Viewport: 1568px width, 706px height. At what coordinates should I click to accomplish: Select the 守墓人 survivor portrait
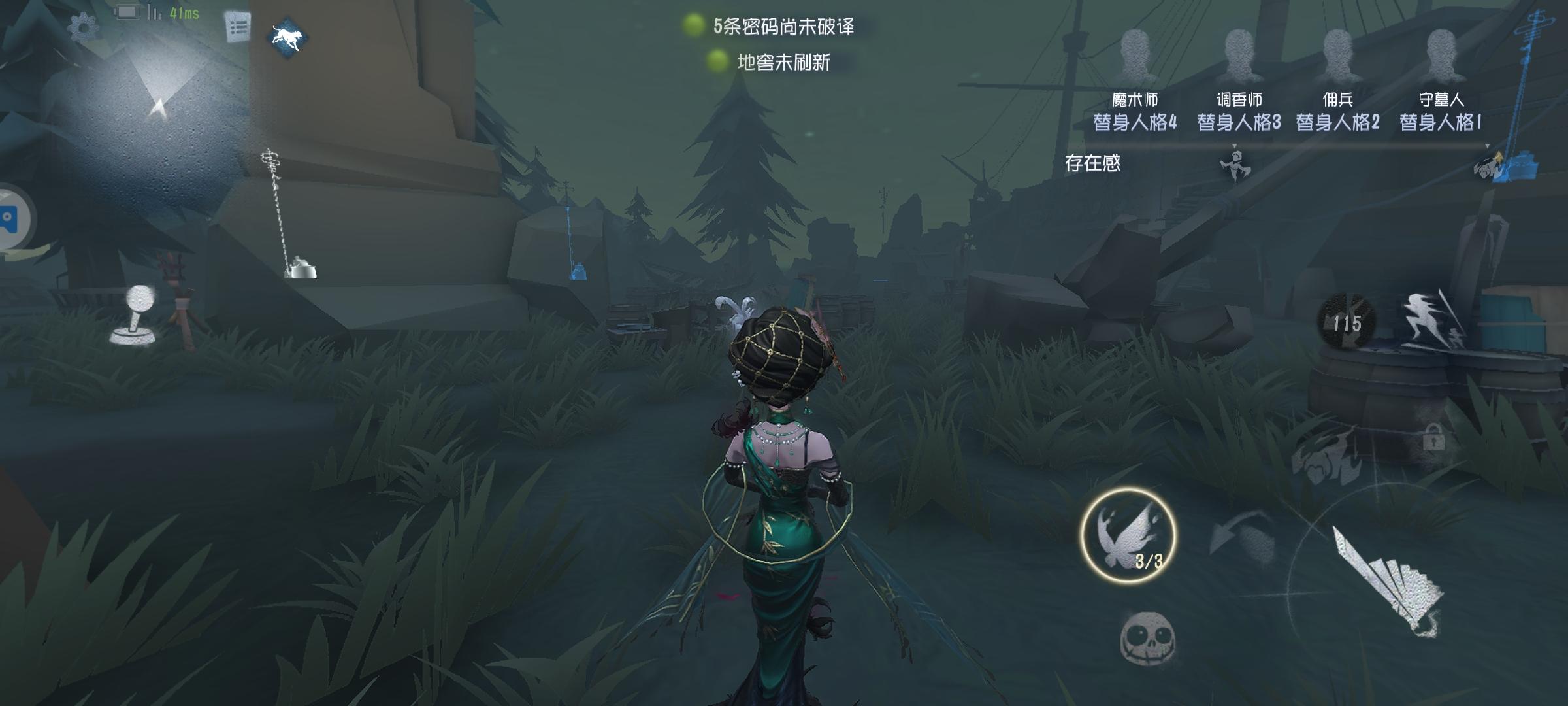[x=1441, y=56]
